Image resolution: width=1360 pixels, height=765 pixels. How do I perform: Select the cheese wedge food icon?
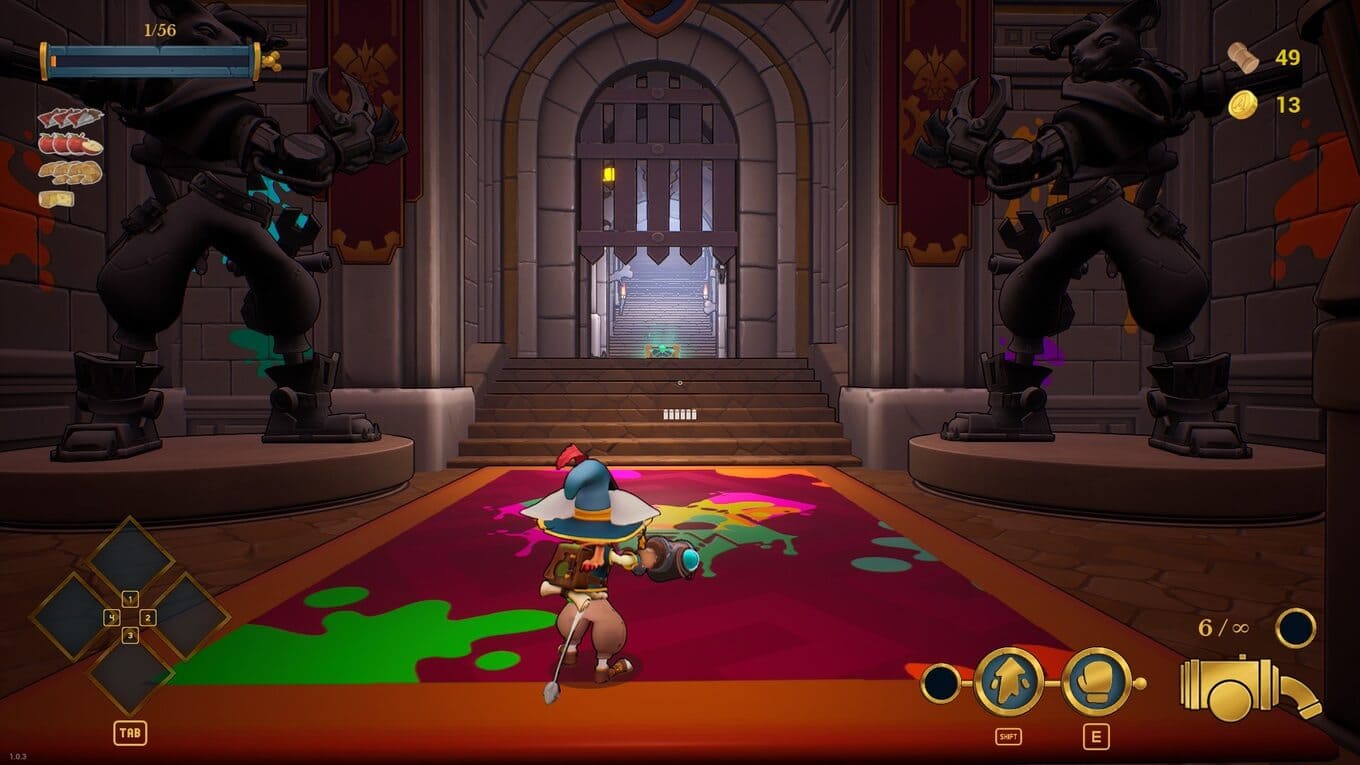pos(56,198)
